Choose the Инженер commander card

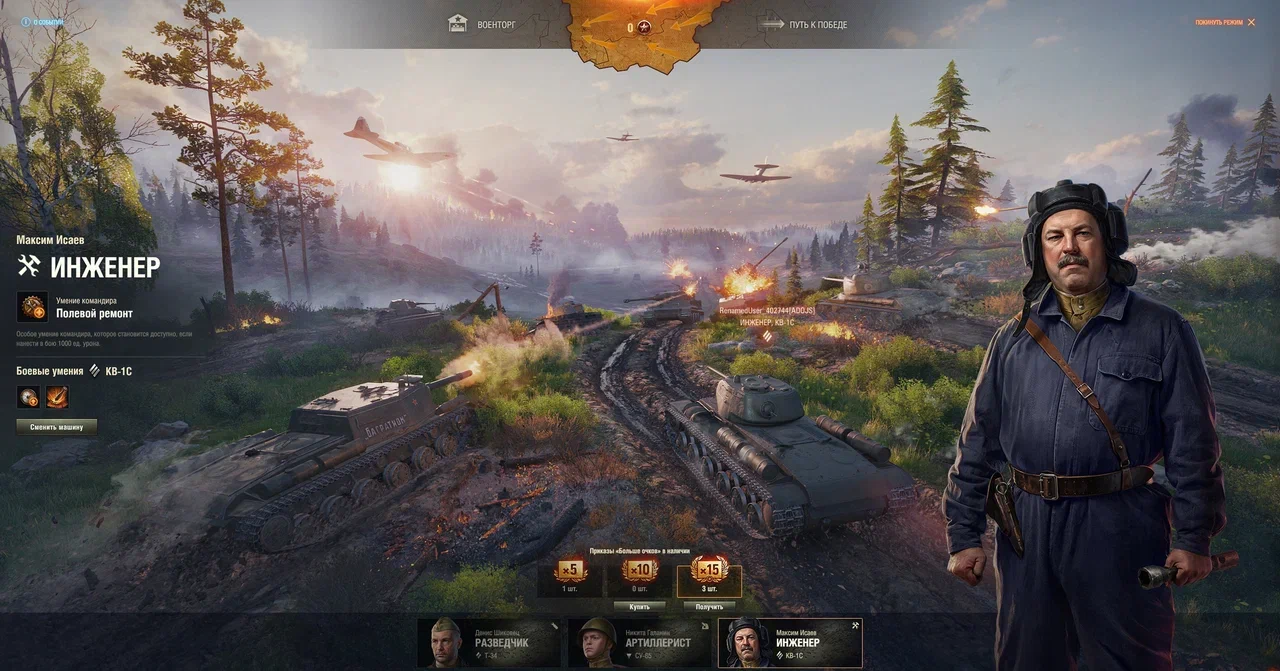790,642
